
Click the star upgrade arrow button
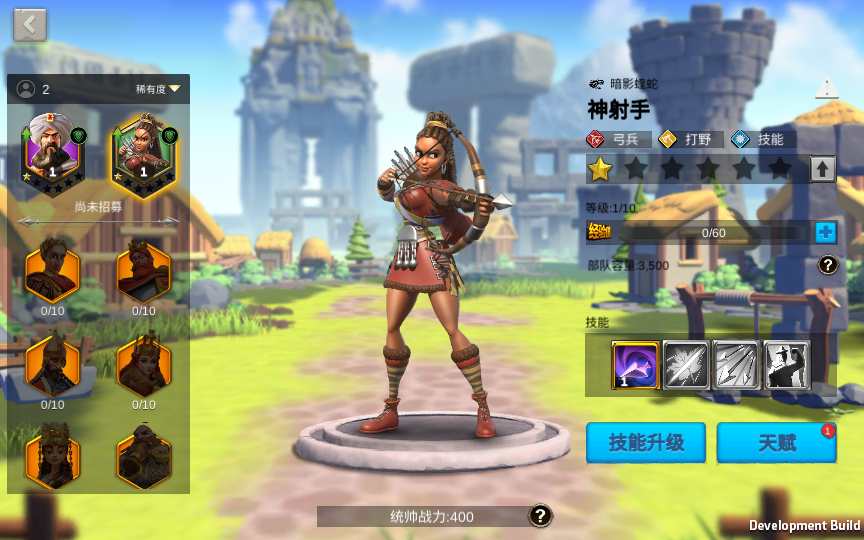click(x=822, y=169)
